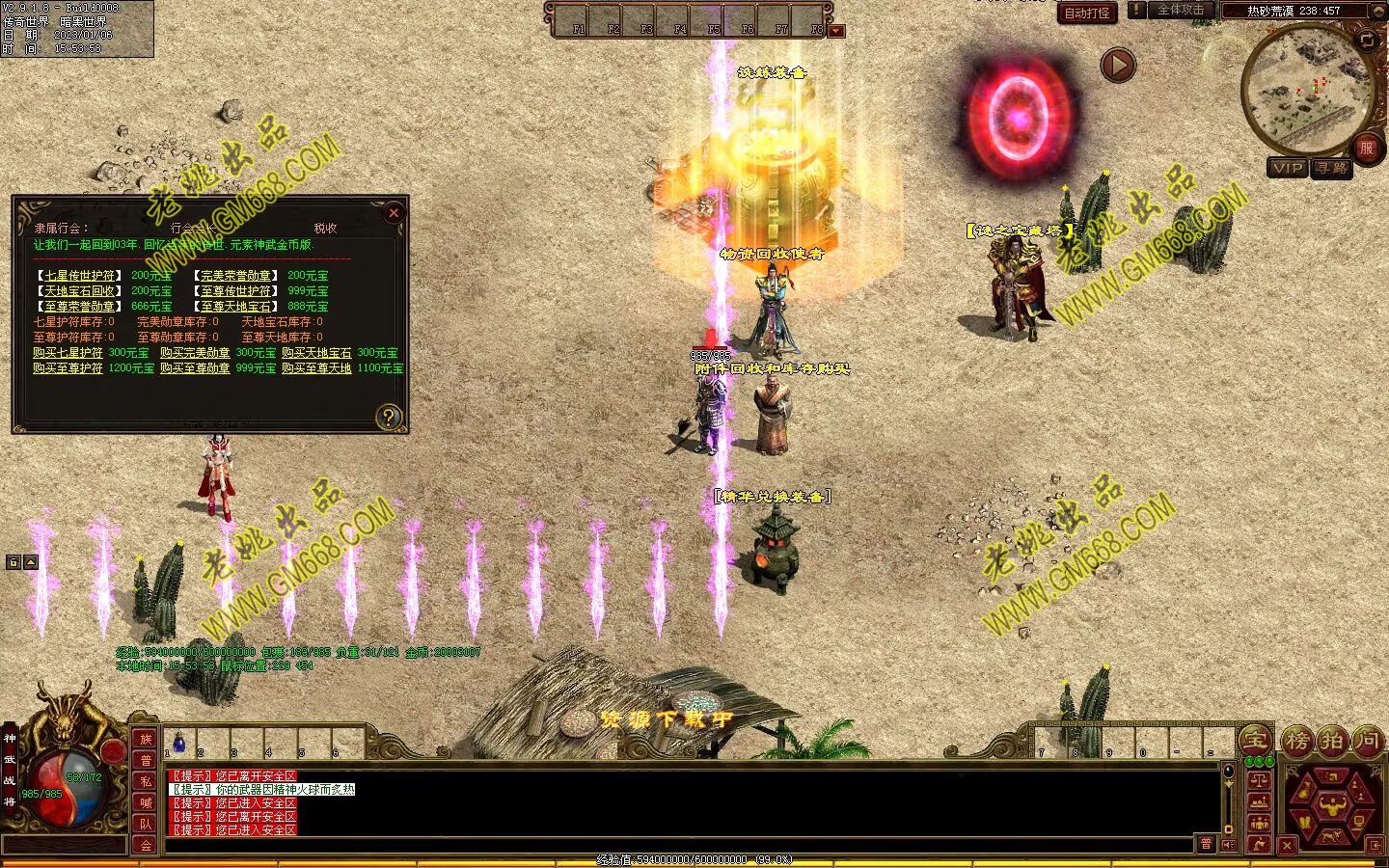1389x868 pixels.
Task: Click the round play arrow button
Action: [1118, 66]
